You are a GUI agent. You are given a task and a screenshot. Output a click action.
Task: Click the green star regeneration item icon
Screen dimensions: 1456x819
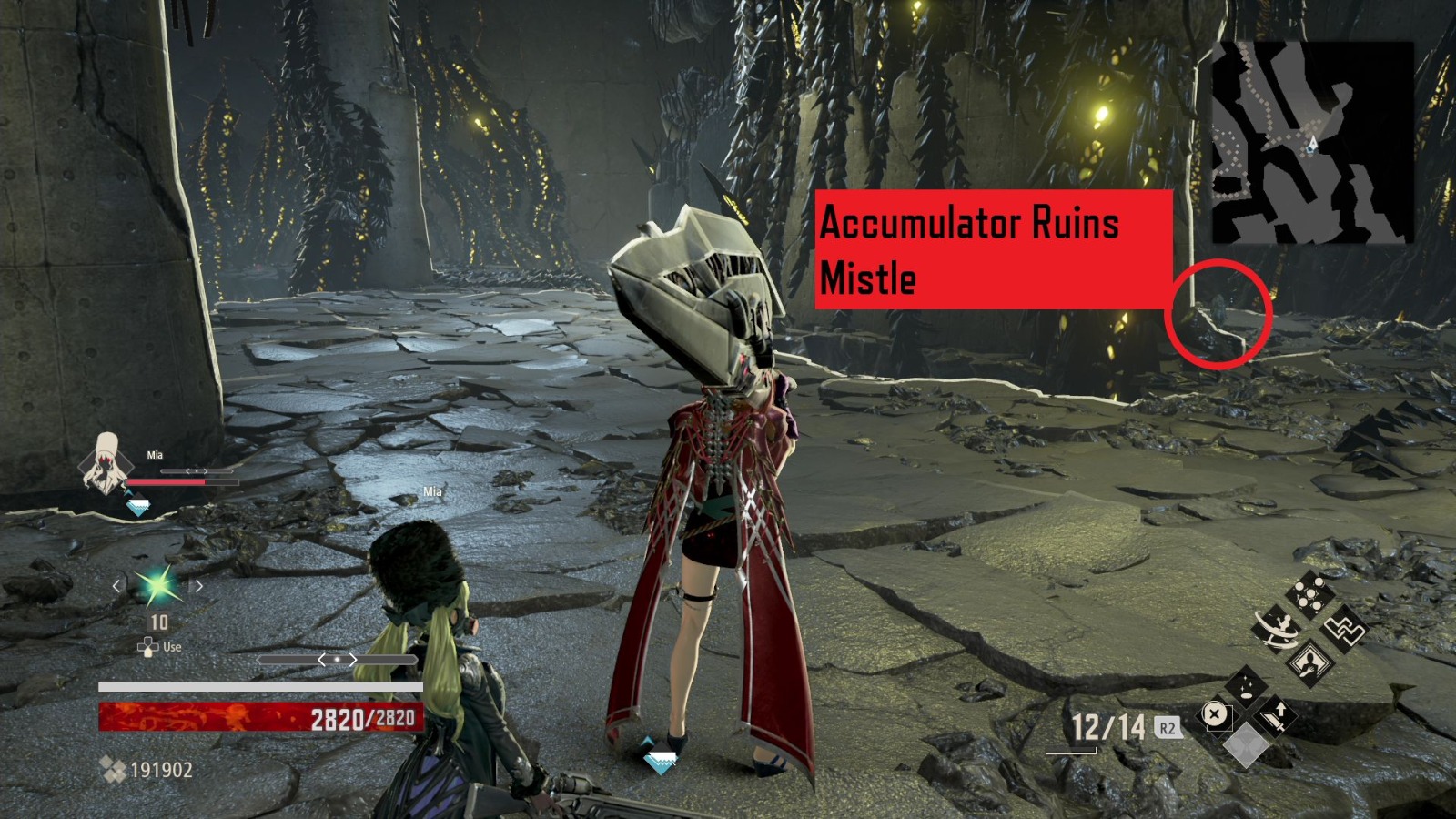[159, 587]
